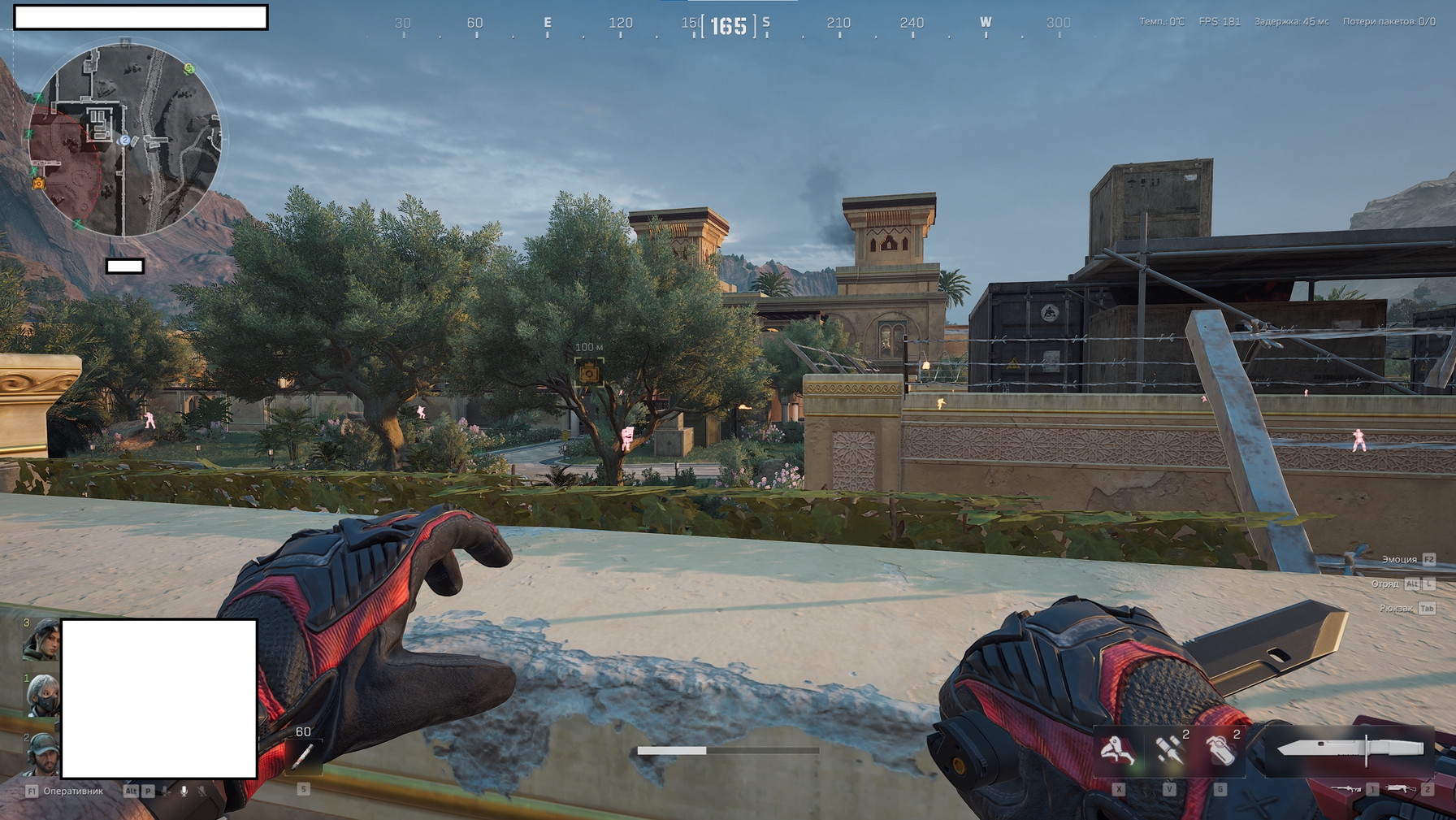Click the yellow 100 м objective marker
1456x820 pixels.
coord(587,374)
